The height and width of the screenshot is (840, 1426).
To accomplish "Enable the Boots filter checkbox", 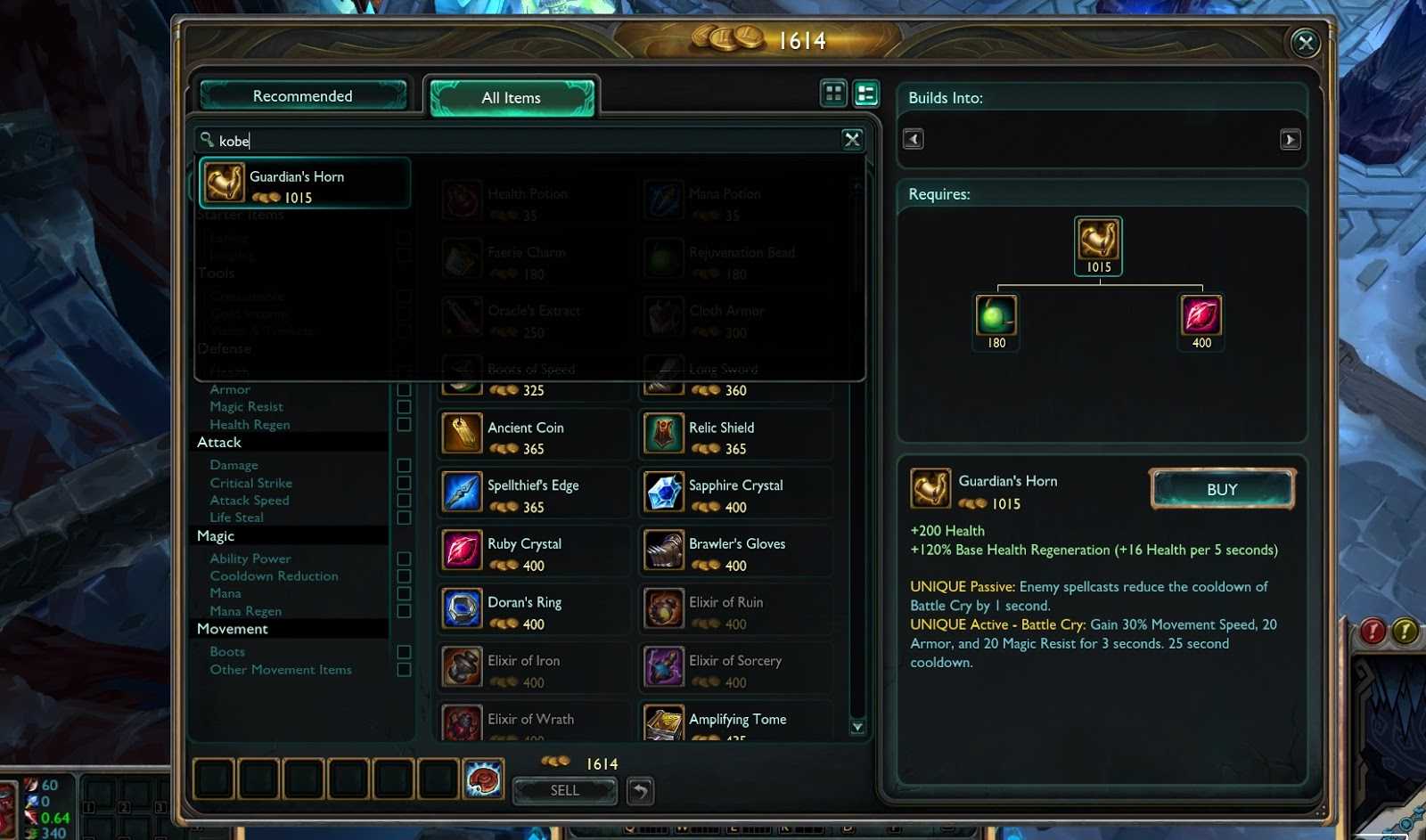I will click(x=403, y=651).
